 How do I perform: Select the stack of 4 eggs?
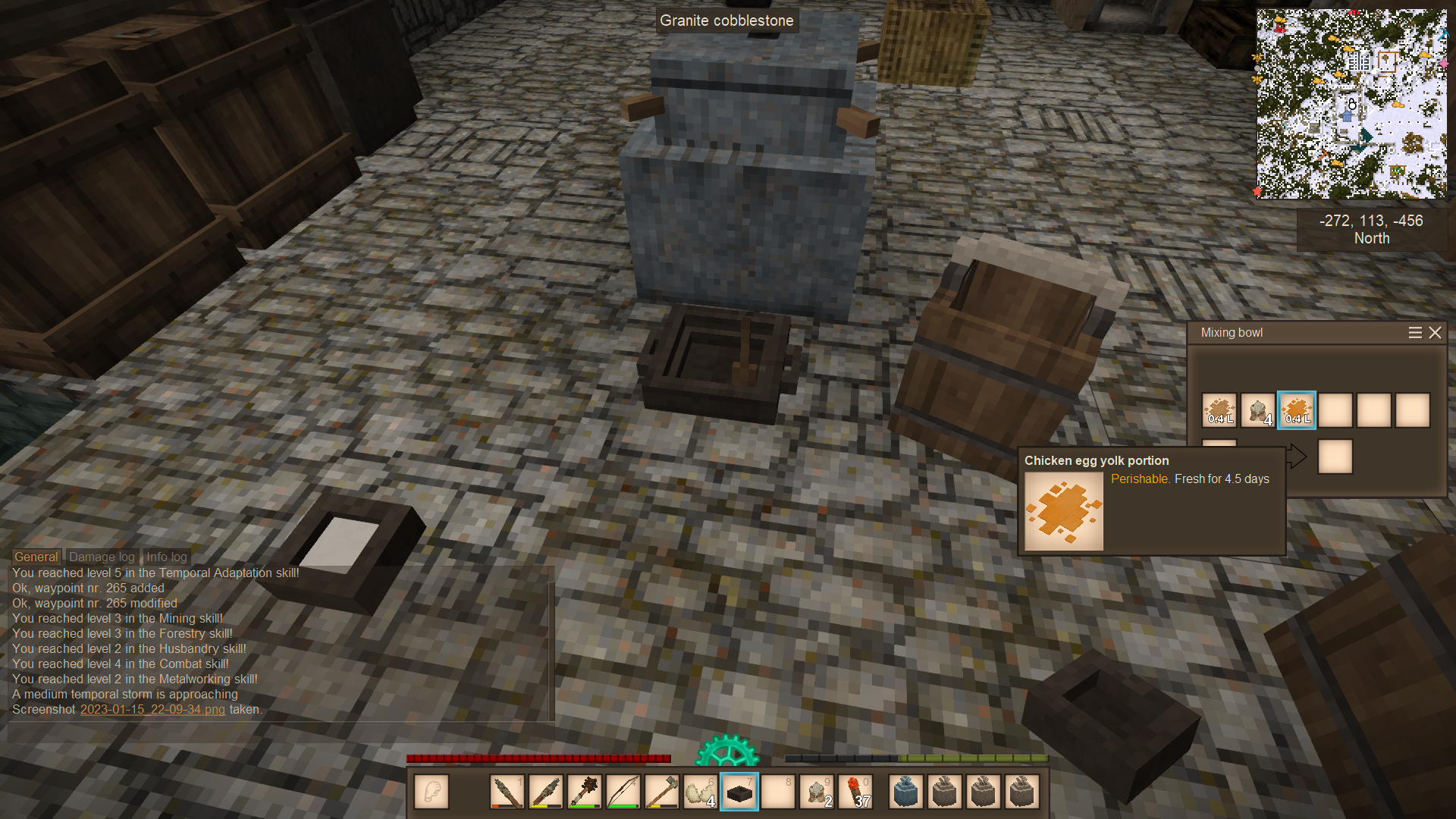(700, 792)
